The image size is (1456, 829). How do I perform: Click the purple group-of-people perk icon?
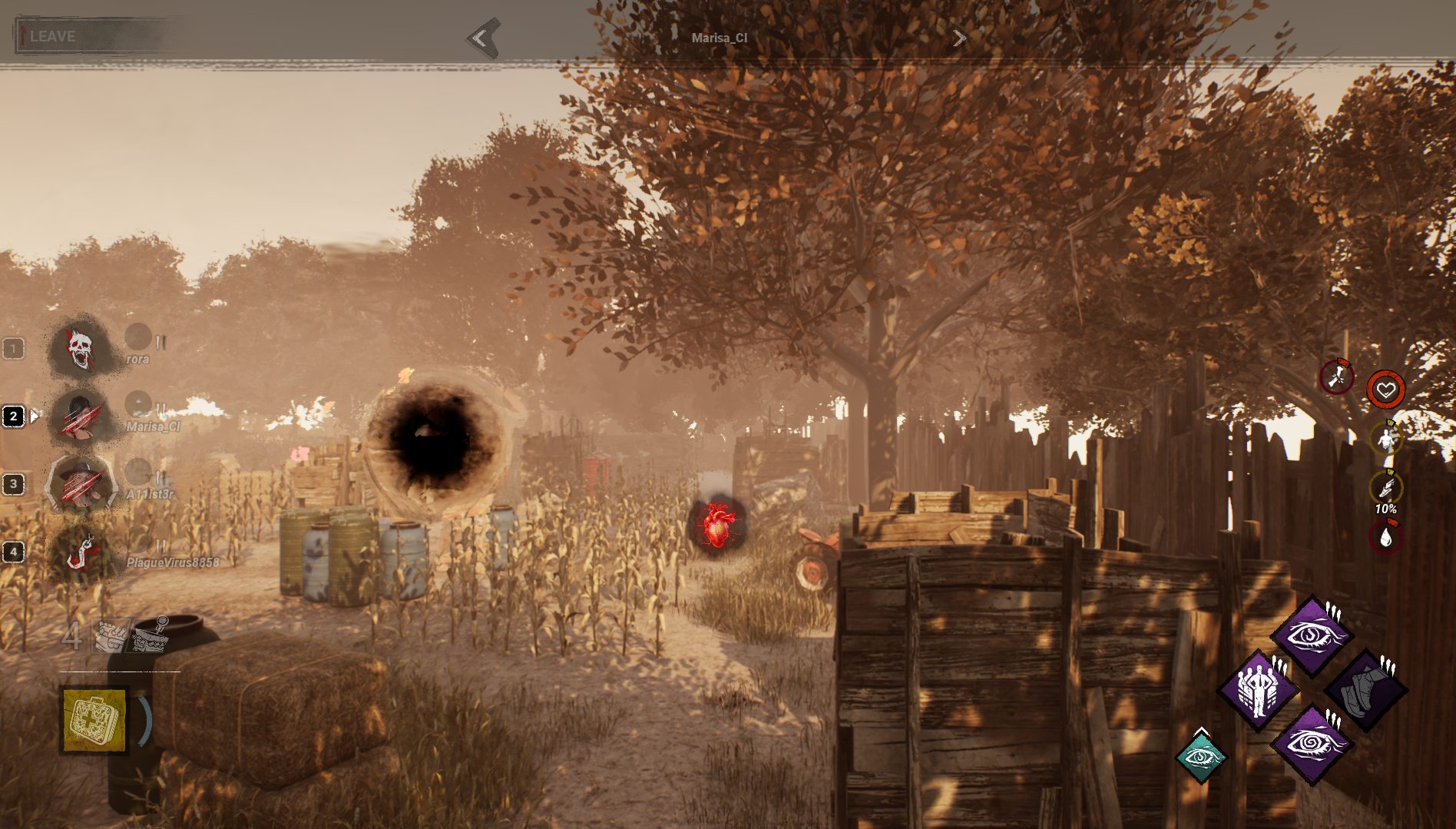1257,689
